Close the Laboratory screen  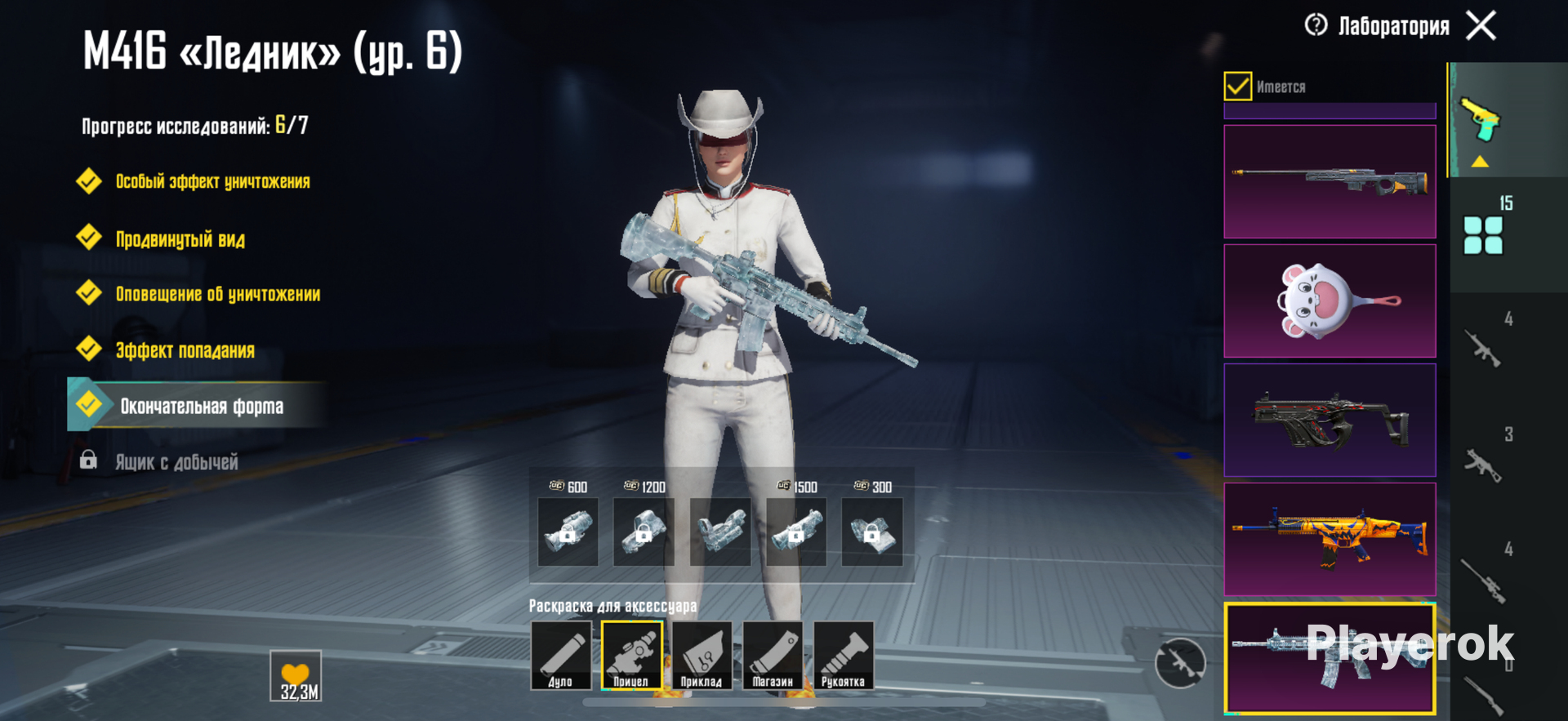tap(1481, 25)
